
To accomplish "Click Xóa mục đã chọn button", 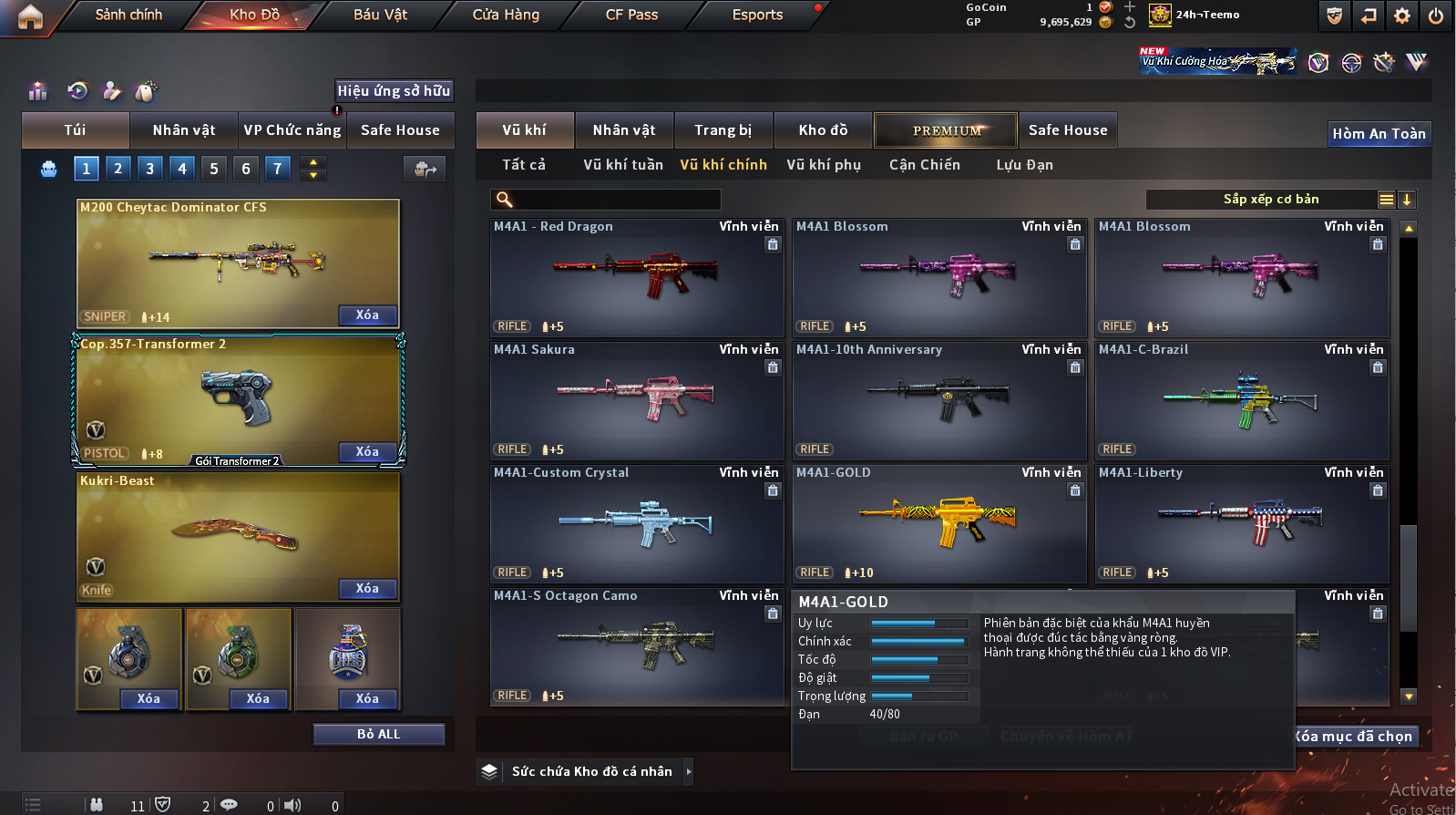I will pyautogui.click(x=1355, y=737).
